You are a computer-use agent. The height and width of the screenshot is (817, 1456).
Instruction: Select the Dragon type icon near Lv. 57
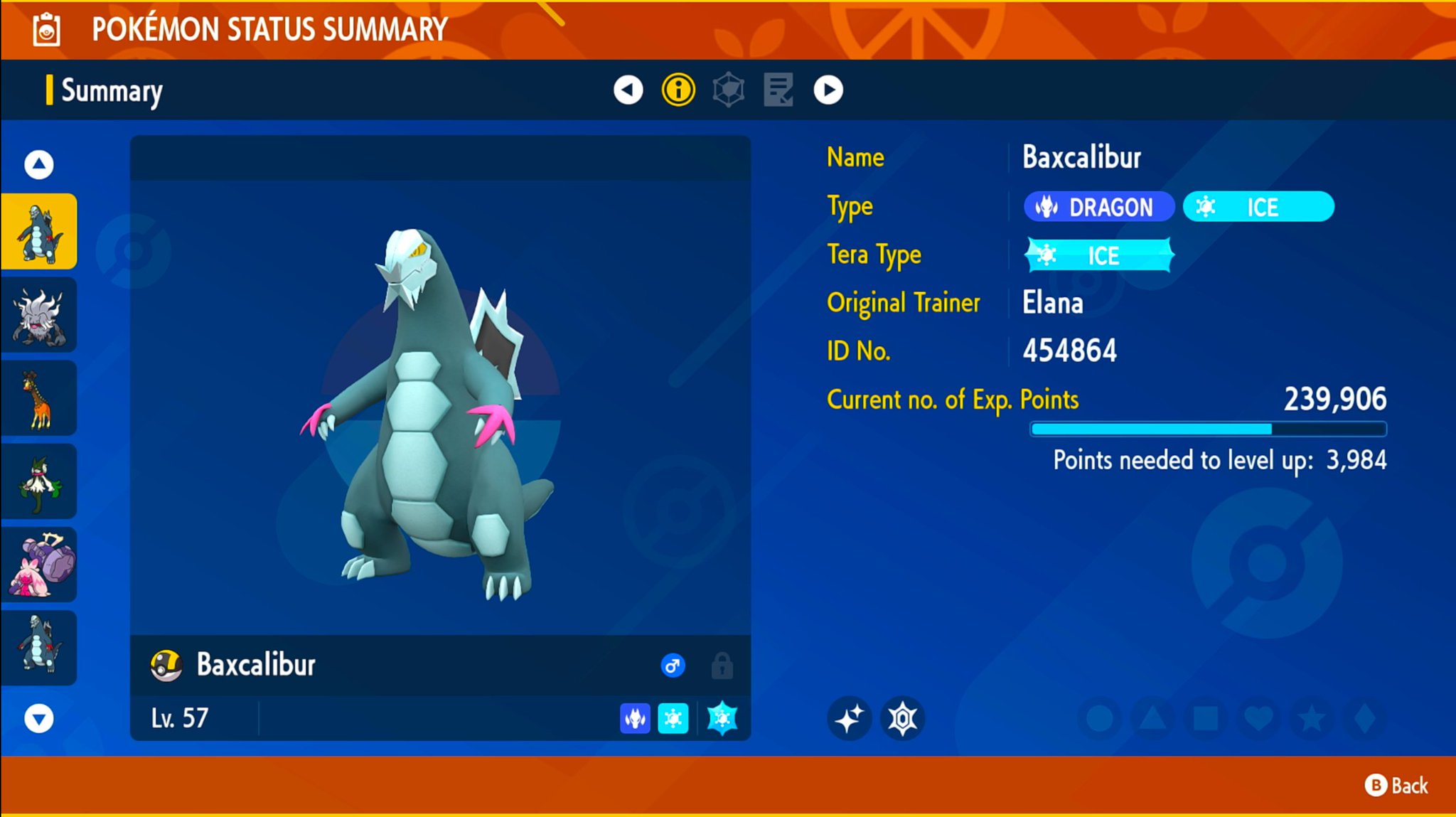click(635, 718)
